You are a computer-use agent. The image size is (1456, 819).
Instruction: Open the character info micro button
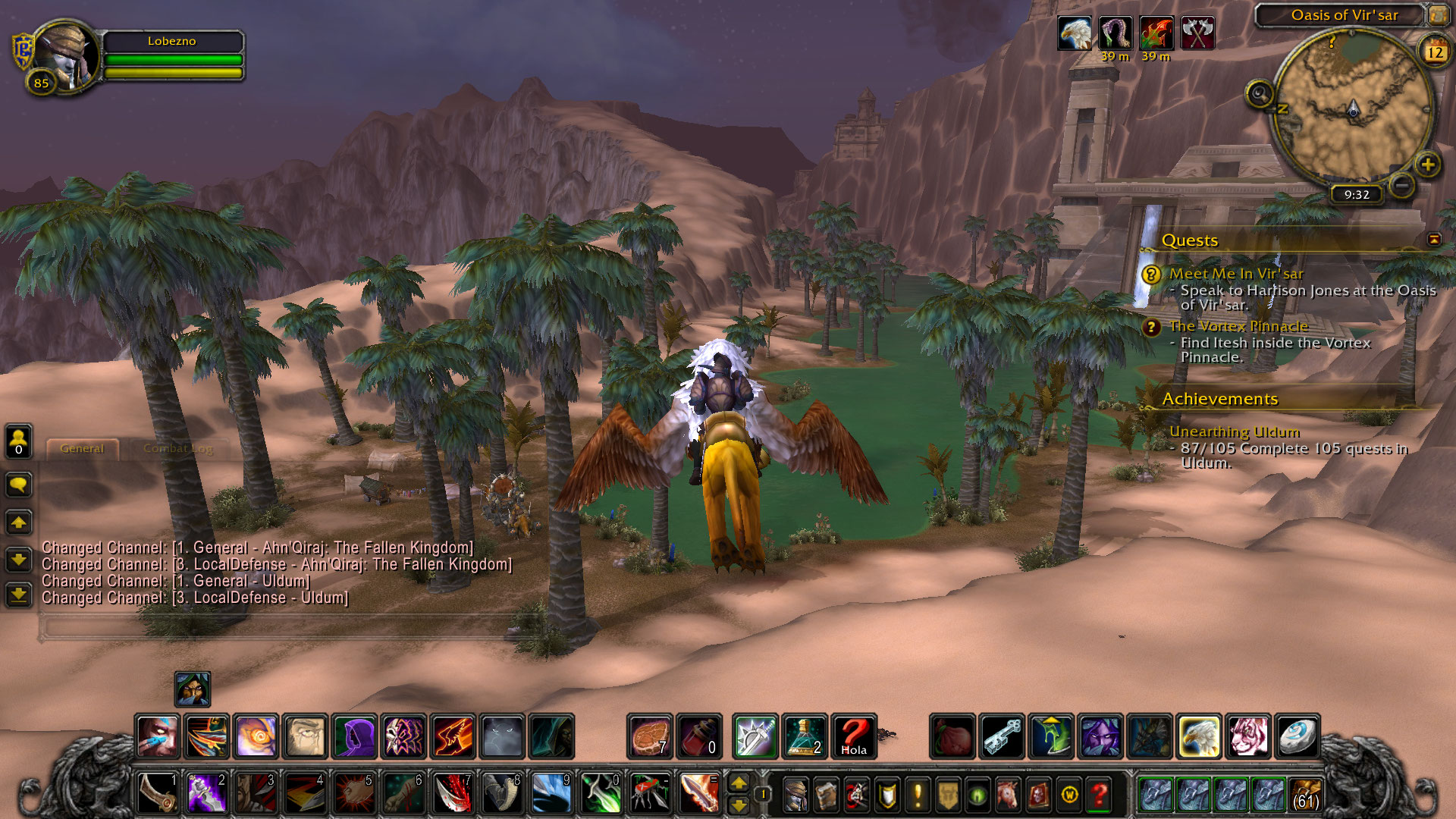(x=795, y=794)
